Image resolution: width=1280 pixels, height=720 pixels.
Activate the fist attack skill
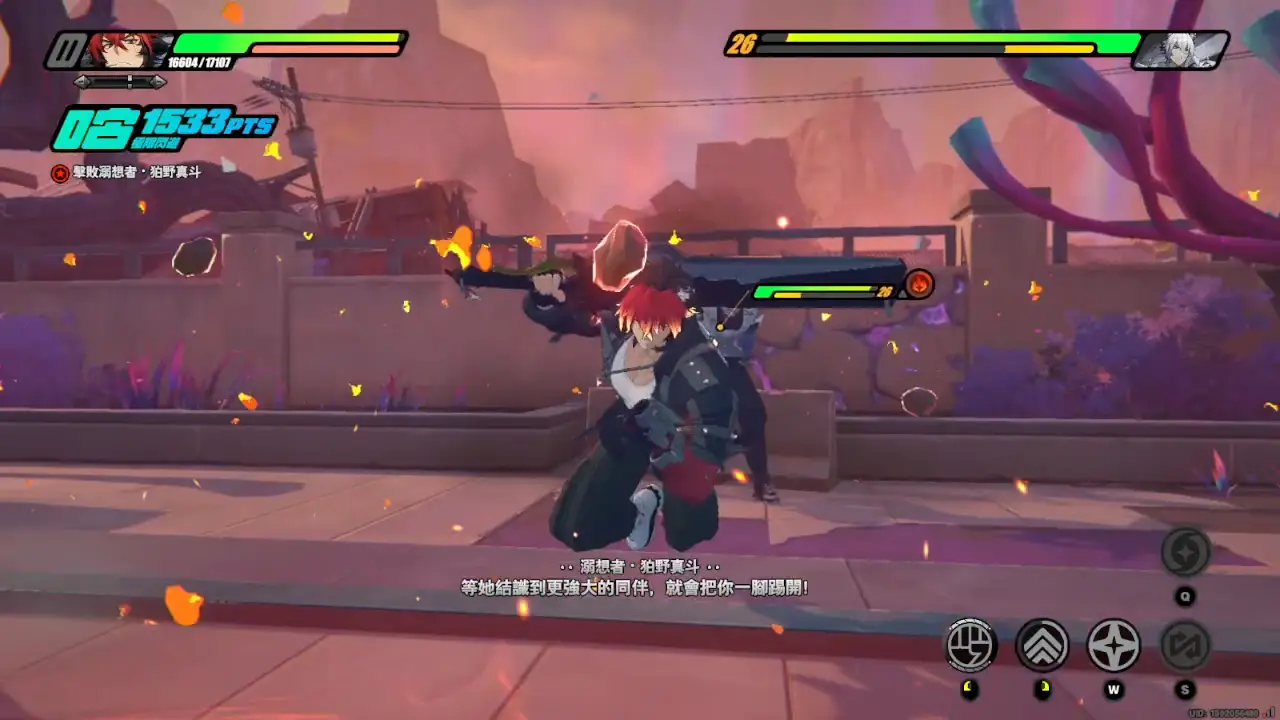(x=970, y=645)
